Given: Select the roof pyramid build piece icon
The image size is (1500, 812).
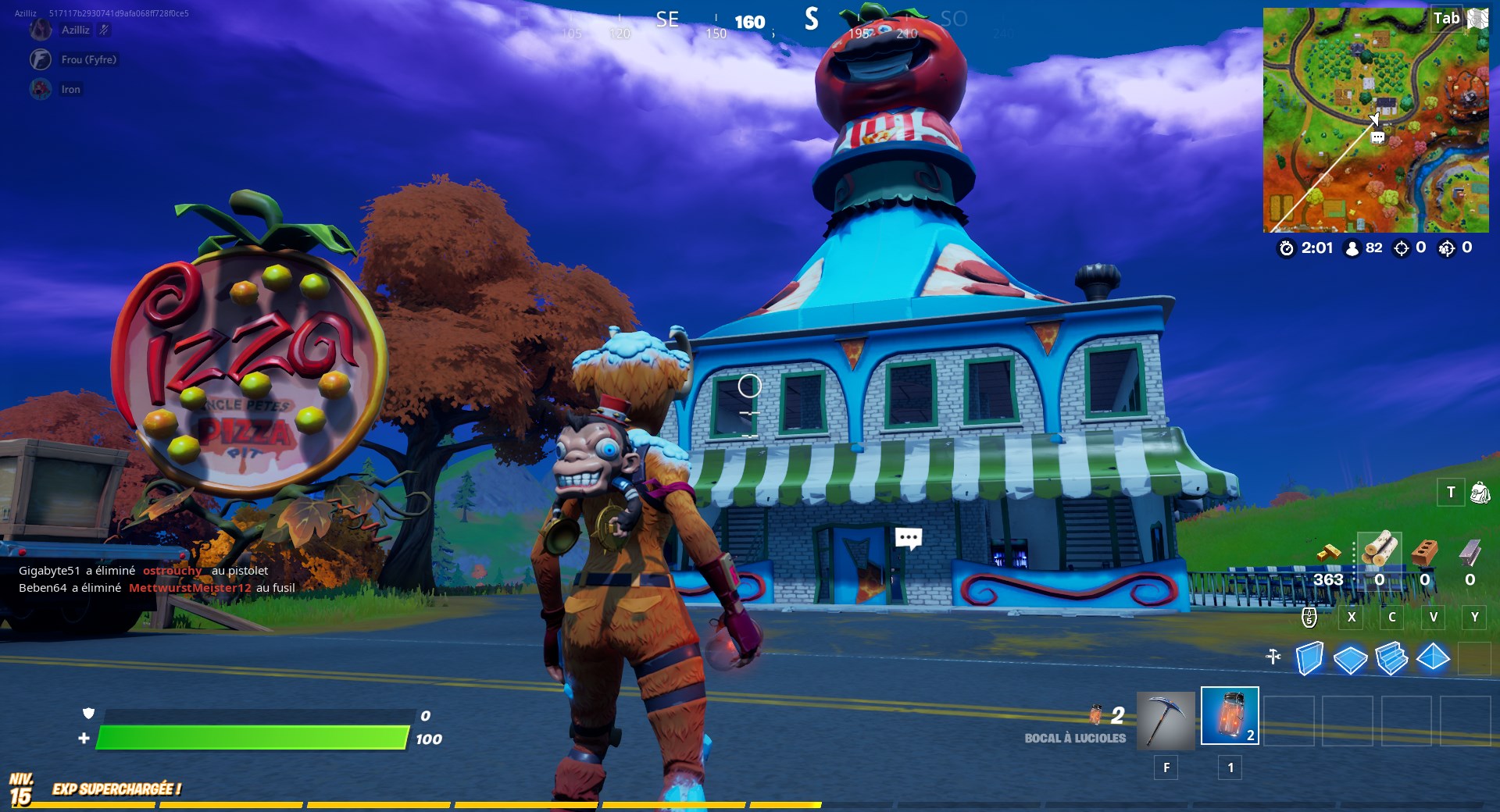Looking at the screenshot, I should [1432, 660].
